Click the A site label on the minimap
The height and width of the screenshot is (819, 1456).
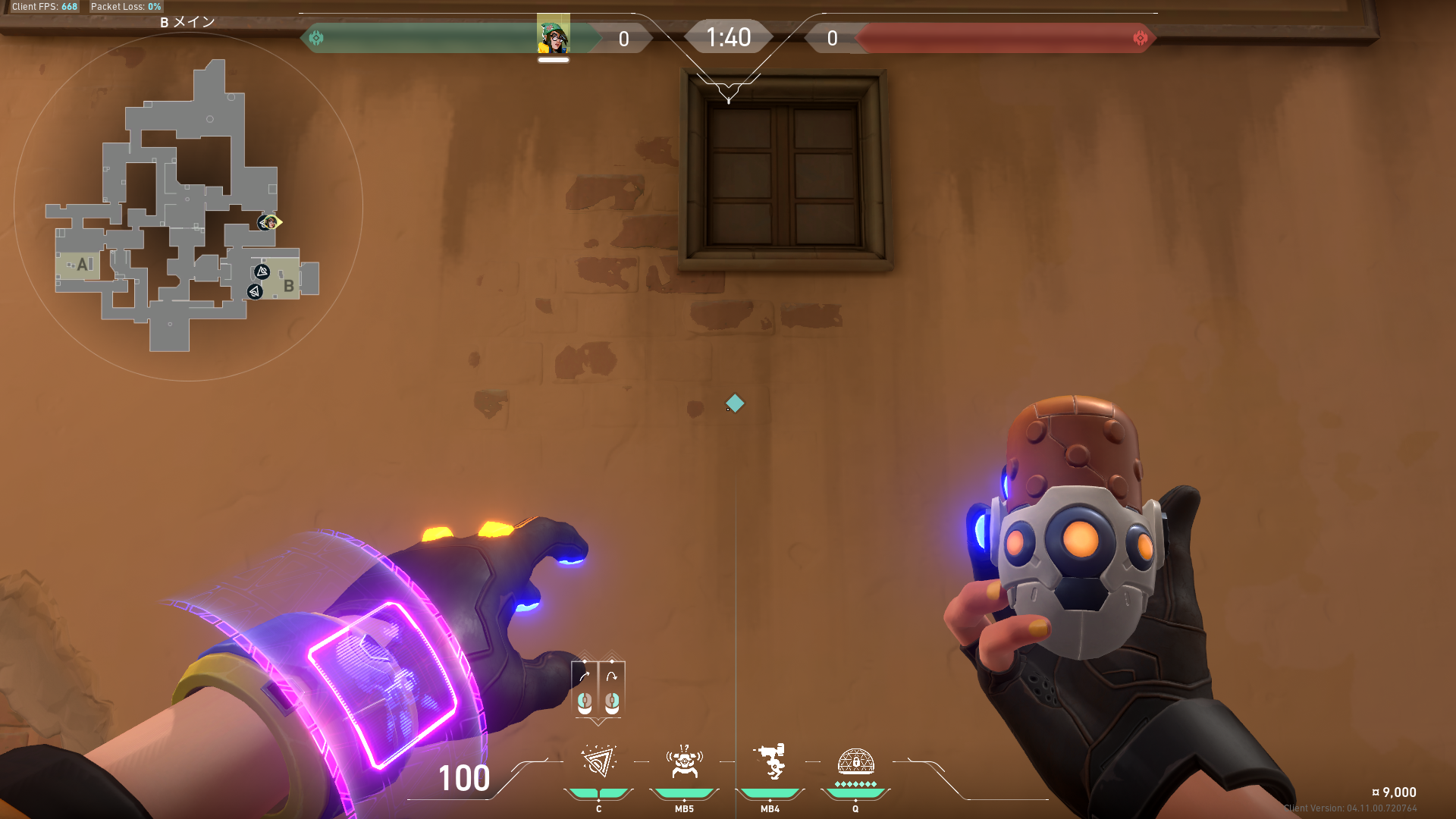[83, 265]
